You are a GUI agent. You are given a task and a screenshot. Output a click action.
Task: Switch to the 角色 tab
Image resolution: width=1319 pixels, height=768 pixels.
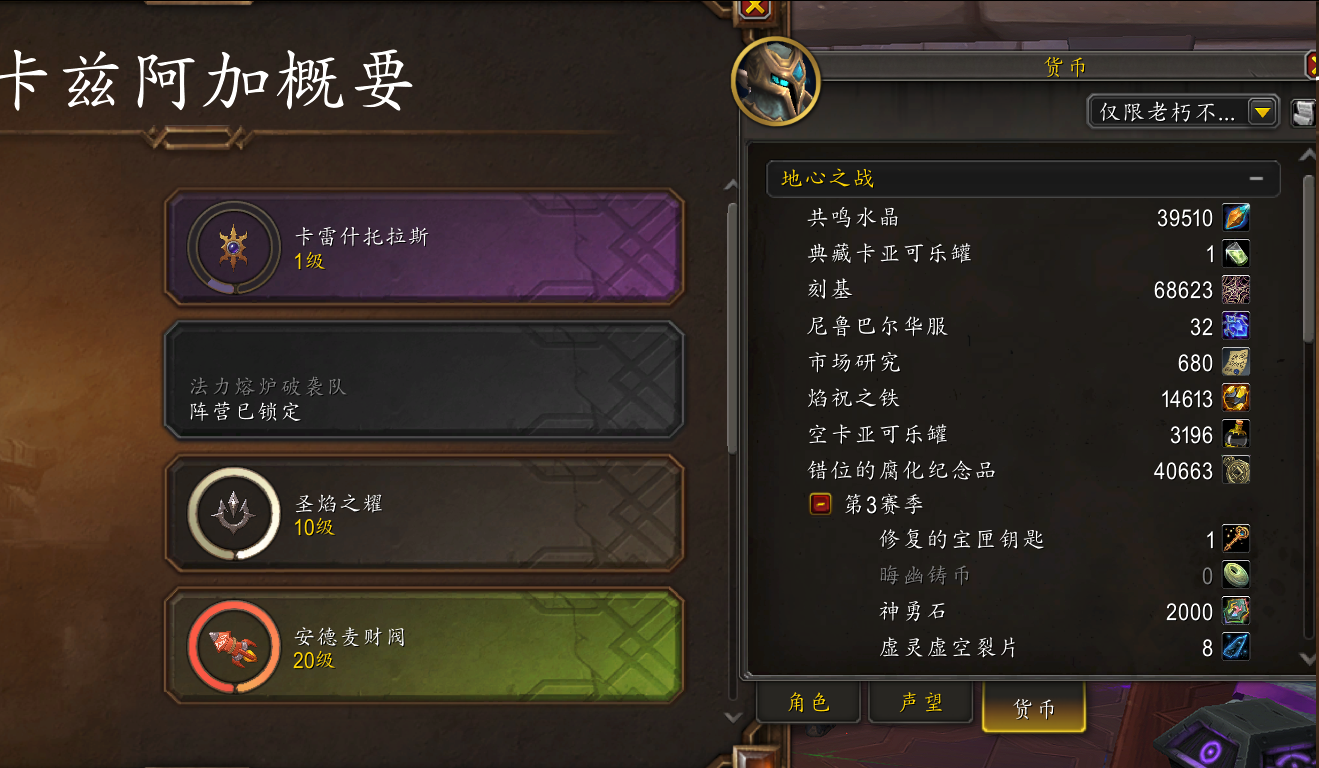[x=808, y=703]
